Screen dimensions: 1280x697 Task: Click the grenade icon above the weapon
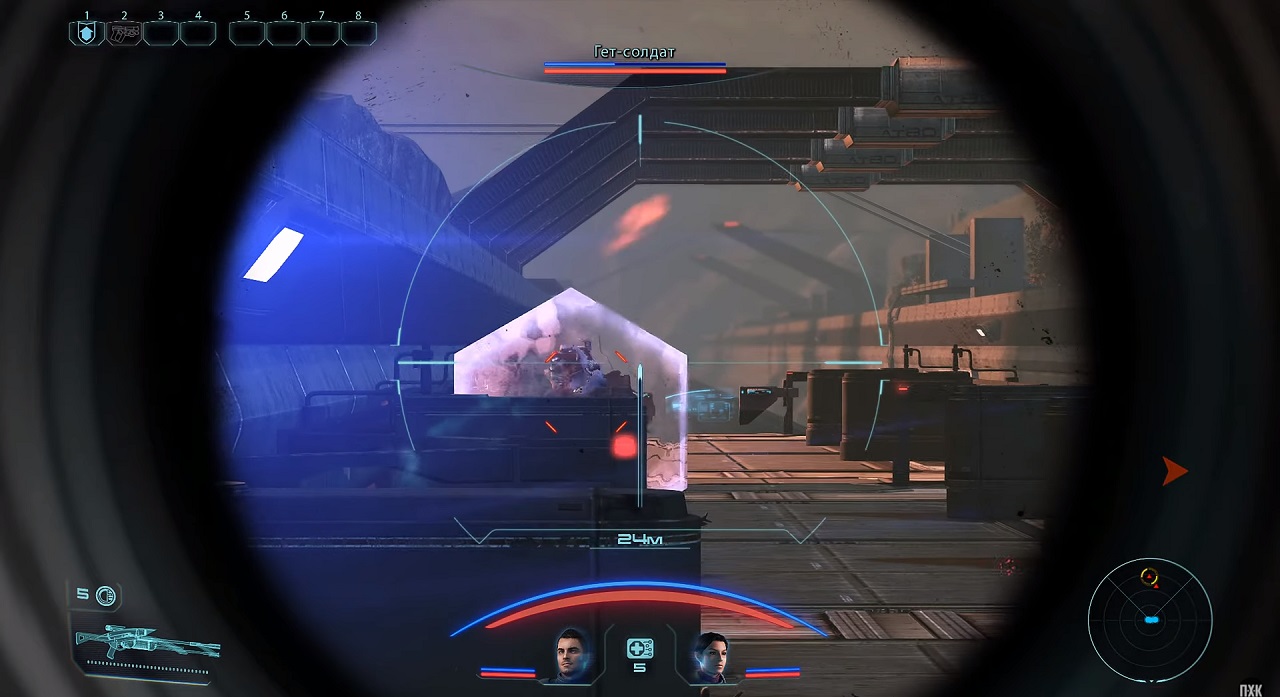(x=105, y=596)
